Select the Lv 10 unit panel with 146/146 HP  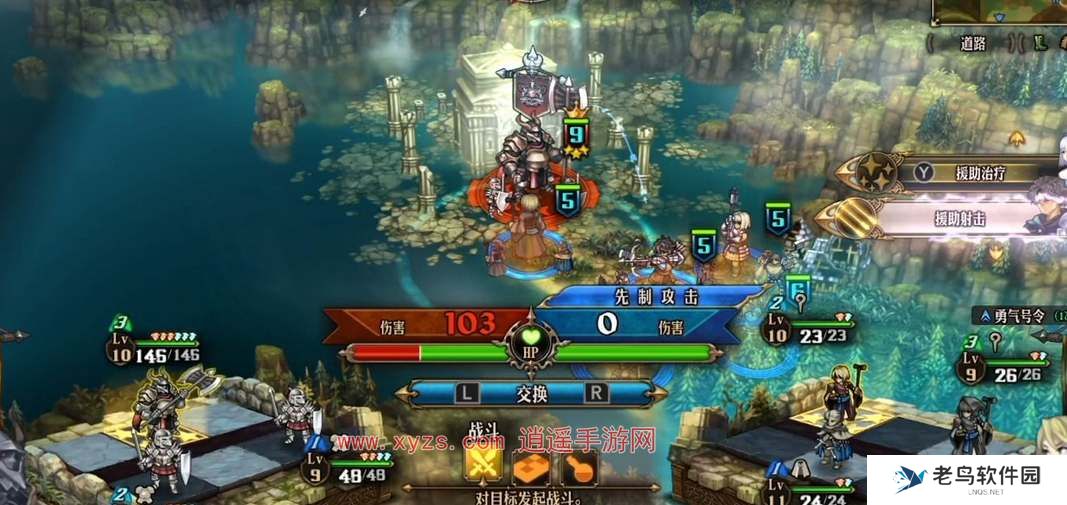[154, 347]
